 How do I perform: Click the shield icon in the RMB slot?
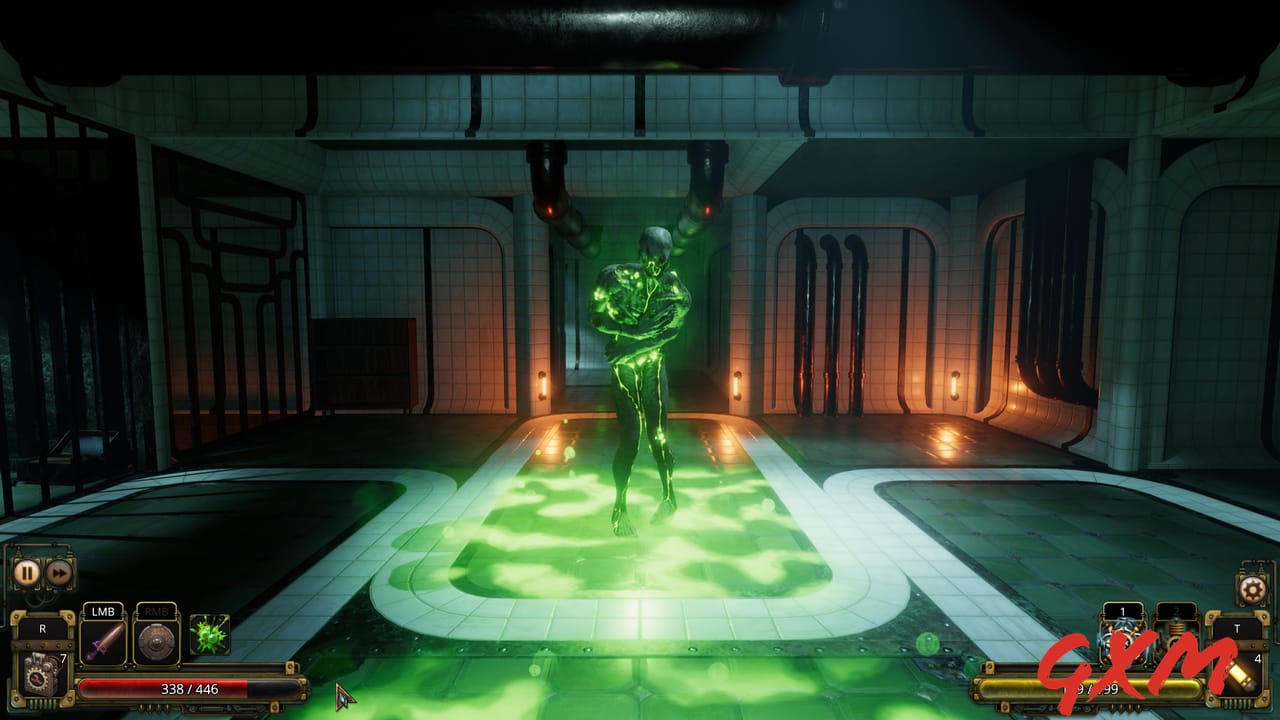point(155,641)
